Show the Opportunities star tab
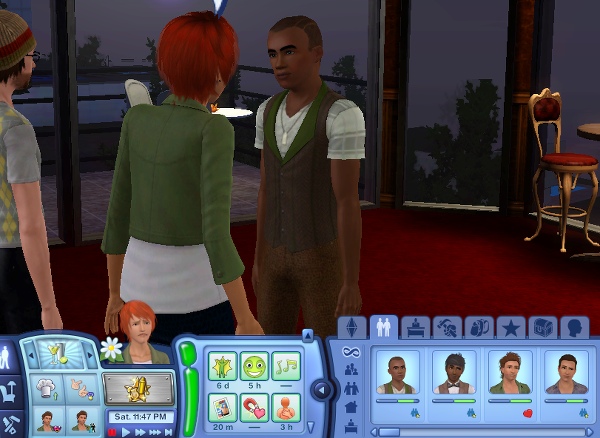600x438 pixels. pos(511,328)
